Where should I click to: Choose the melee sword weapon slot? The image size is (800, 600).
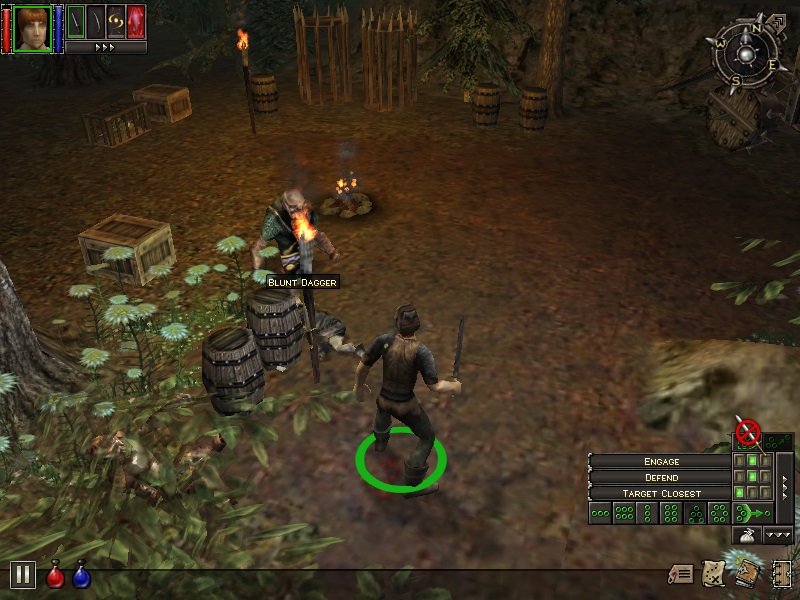click(x=75, y=21)
